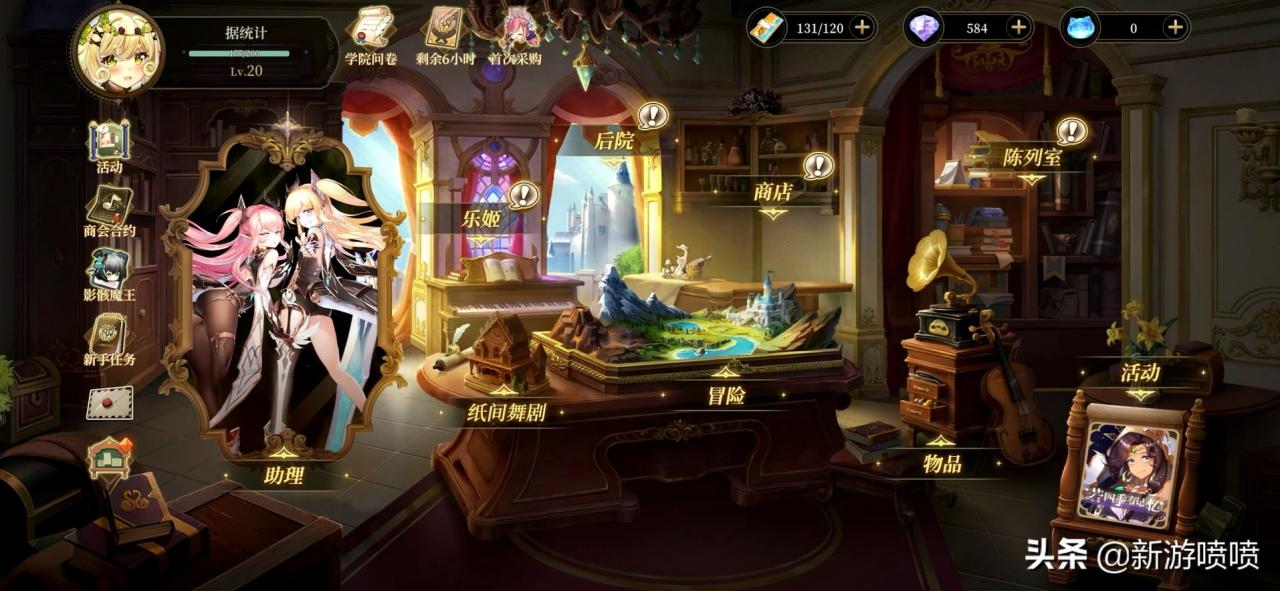Open 商会合约 guild contract
Image resolution: width=1280 pixels, height=591 pixels.
(109, 211)
